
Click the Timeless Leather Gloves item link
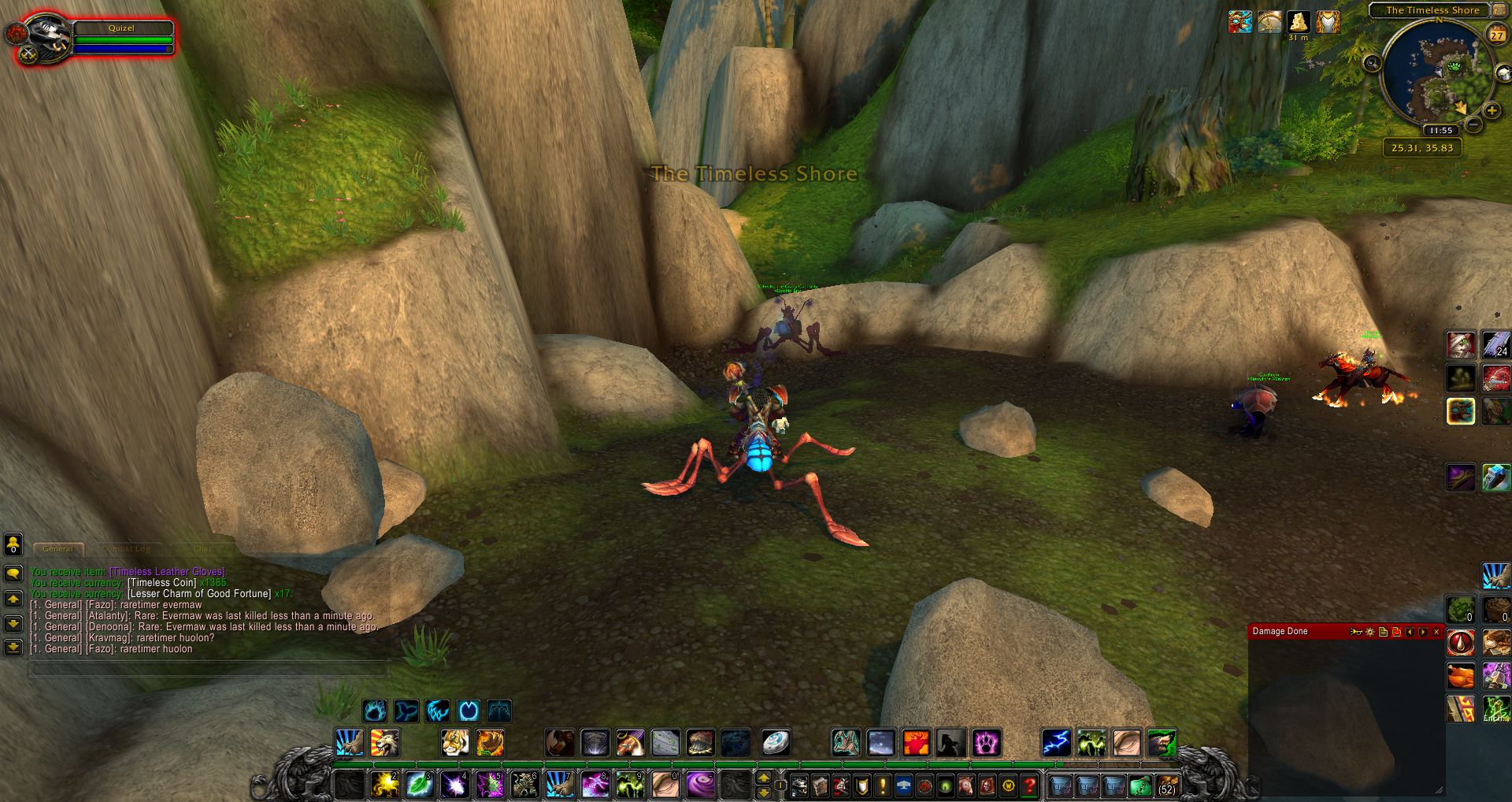(167, 572)
